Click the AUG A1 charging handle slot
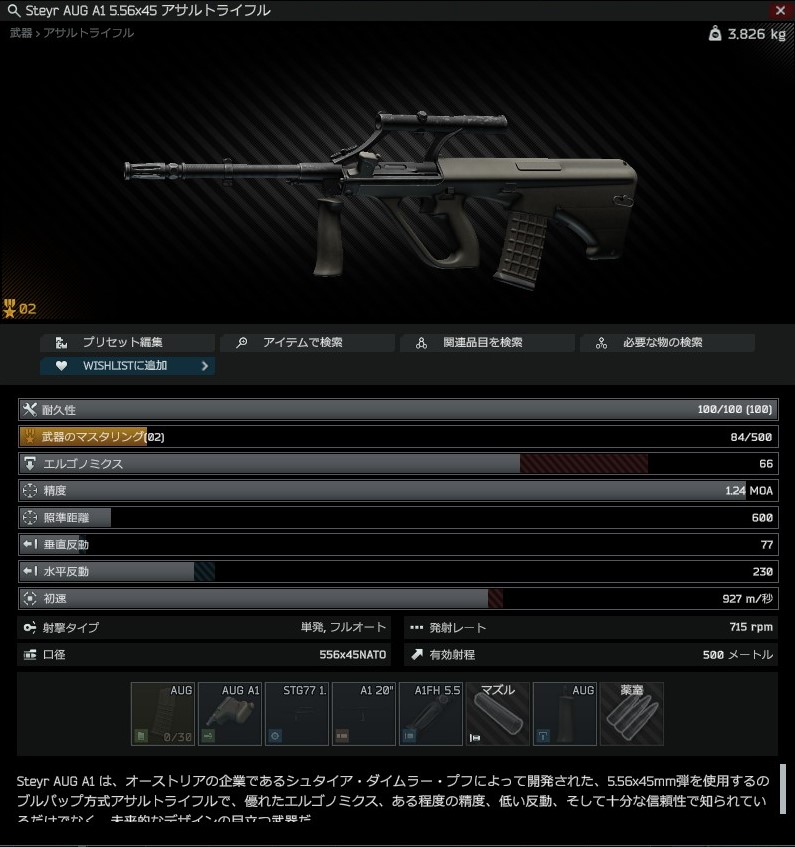Viewport: 795px width, 847px height. [x=230, y=714]
